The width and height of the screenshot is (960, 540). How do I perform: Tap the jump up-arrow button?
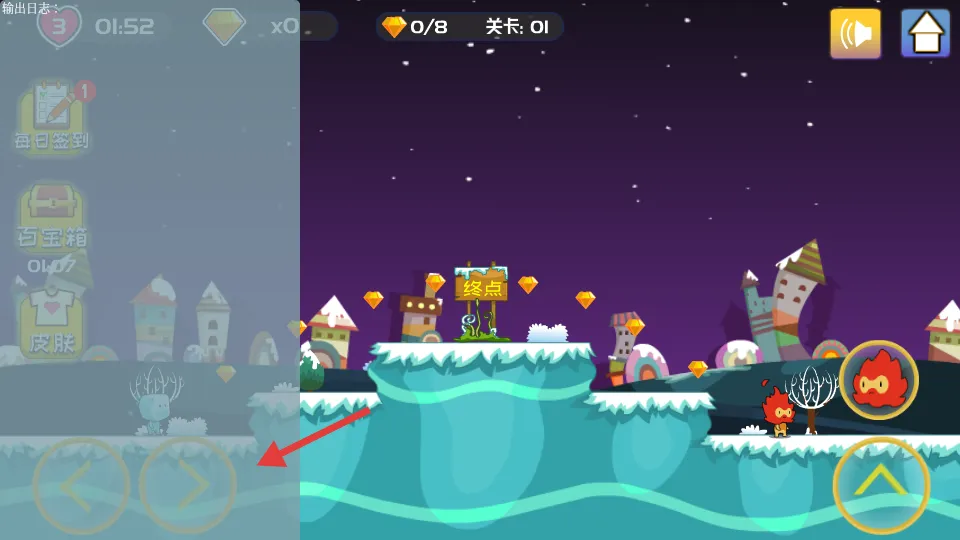[x=881, y=486]
